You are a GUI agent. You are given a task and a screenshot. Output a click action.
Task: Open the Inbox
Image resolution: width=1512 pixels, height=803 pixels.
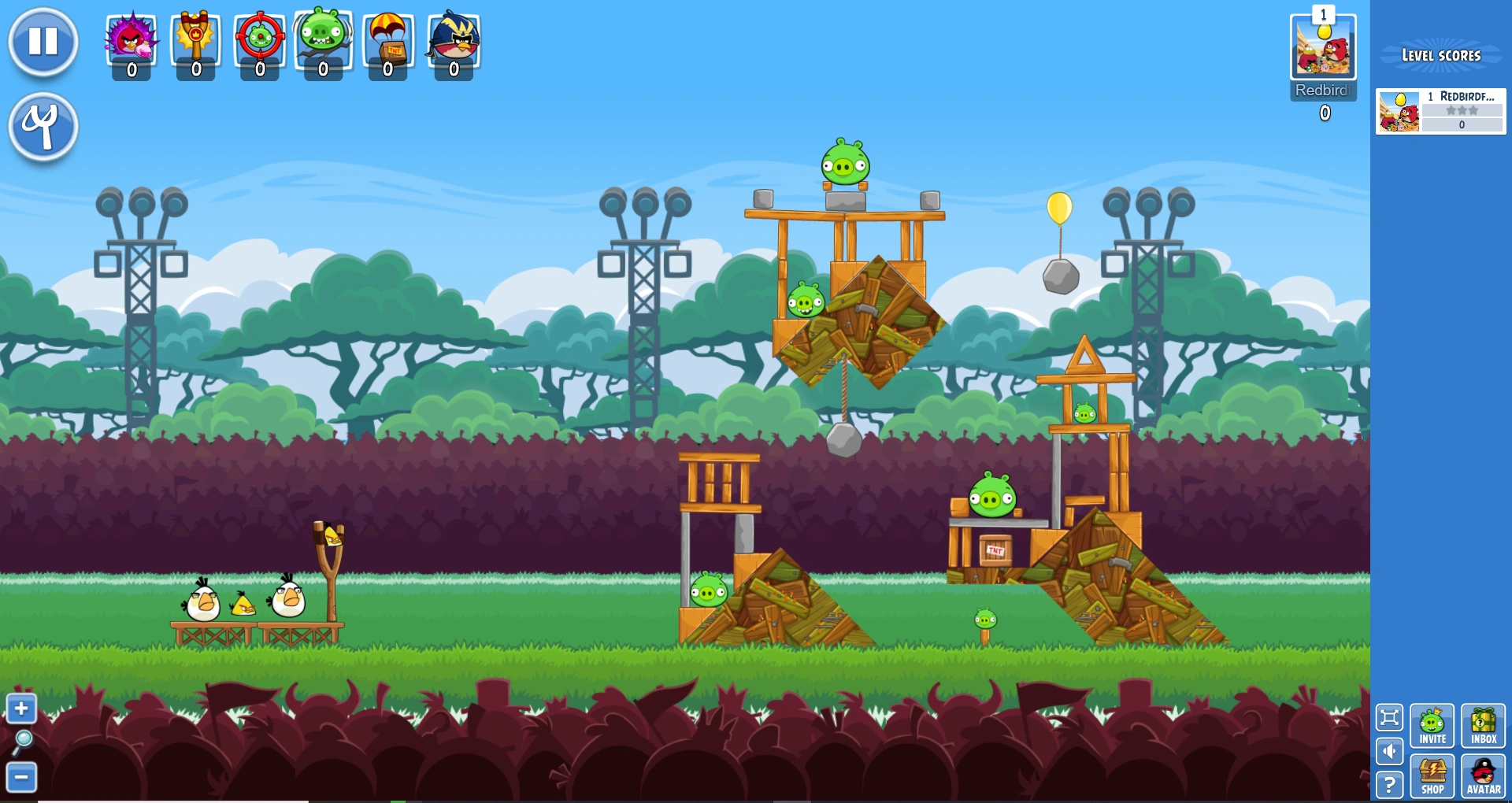coord(1484,726)
